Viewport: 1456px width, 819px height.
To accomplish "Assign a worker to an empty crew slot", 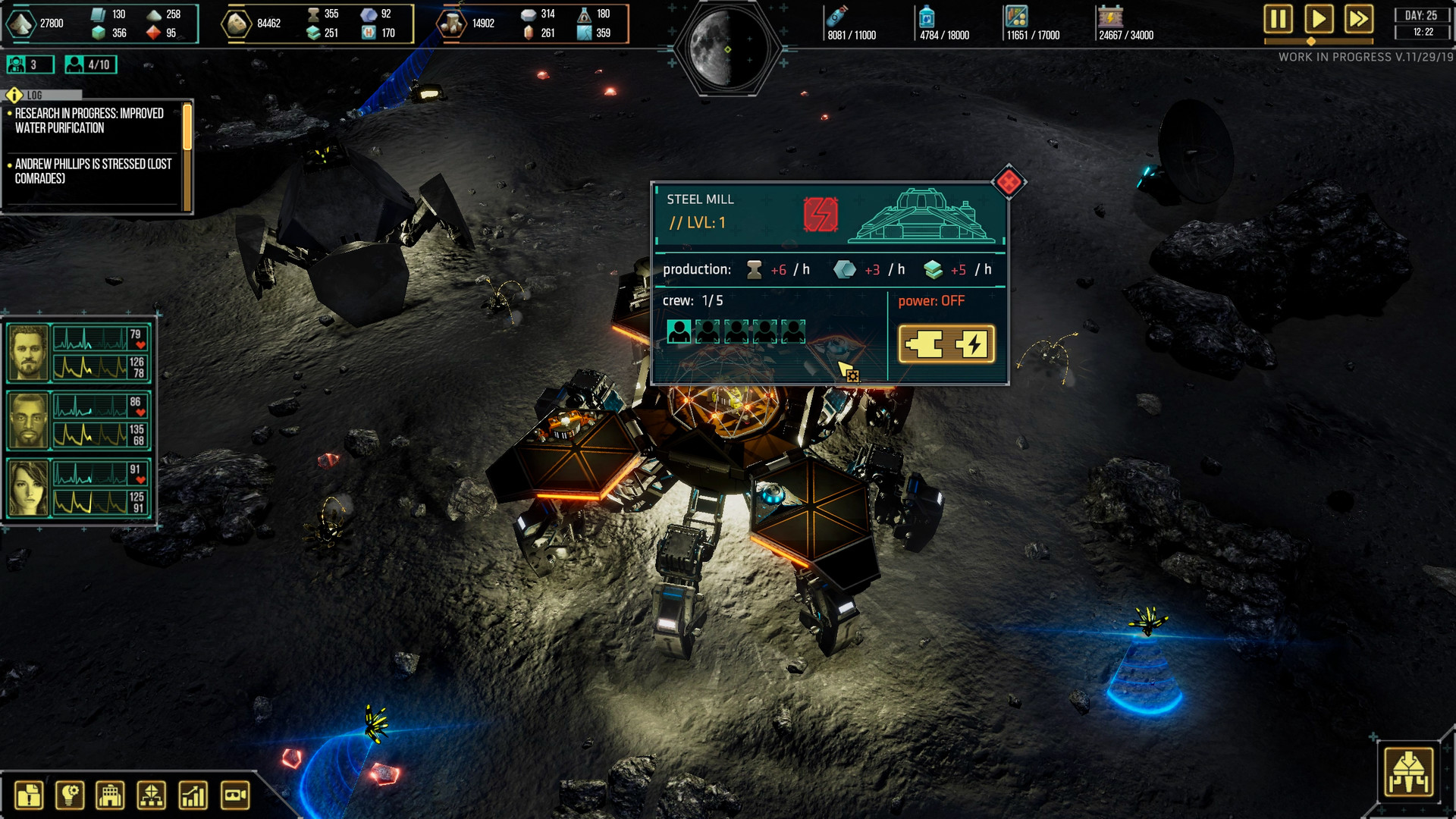I will (707, 331).
